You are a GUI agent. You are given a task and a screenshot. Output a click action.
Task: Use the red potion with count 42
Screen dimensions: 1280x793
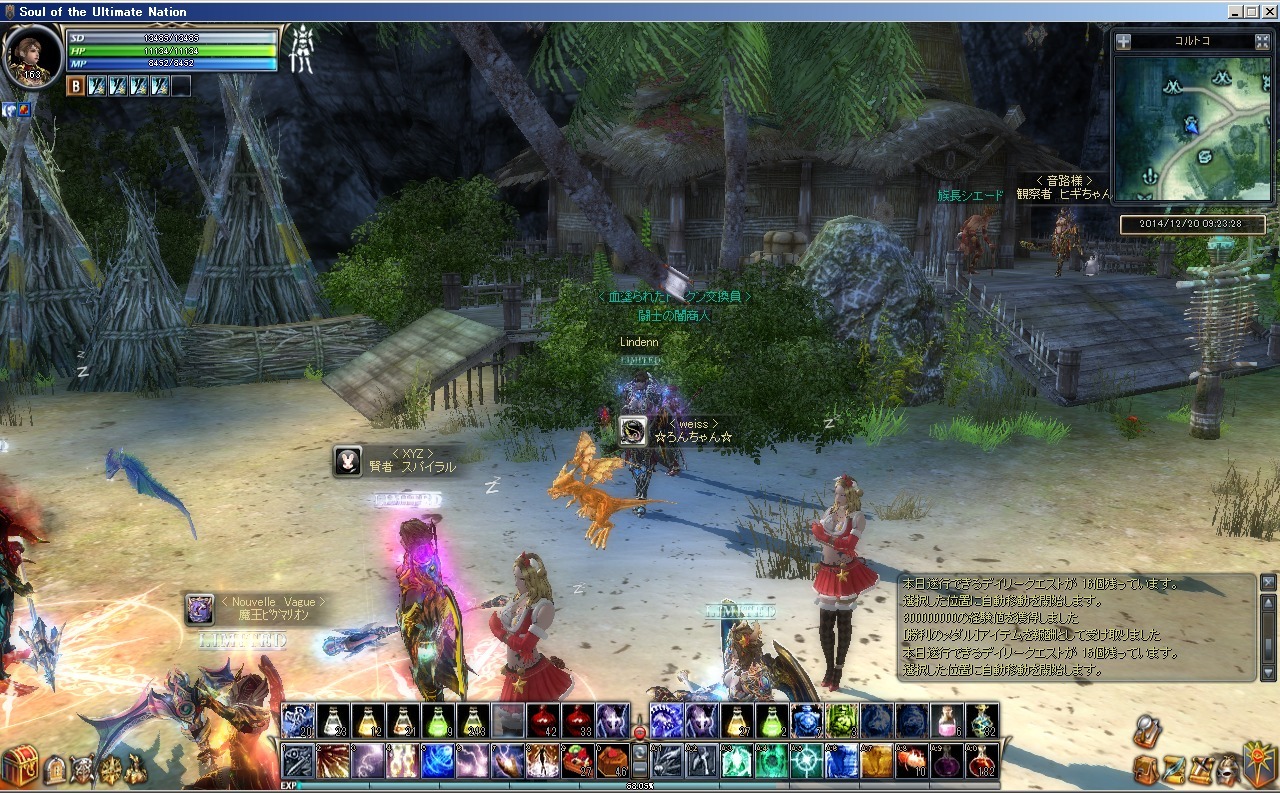click(x=543, y=721)
